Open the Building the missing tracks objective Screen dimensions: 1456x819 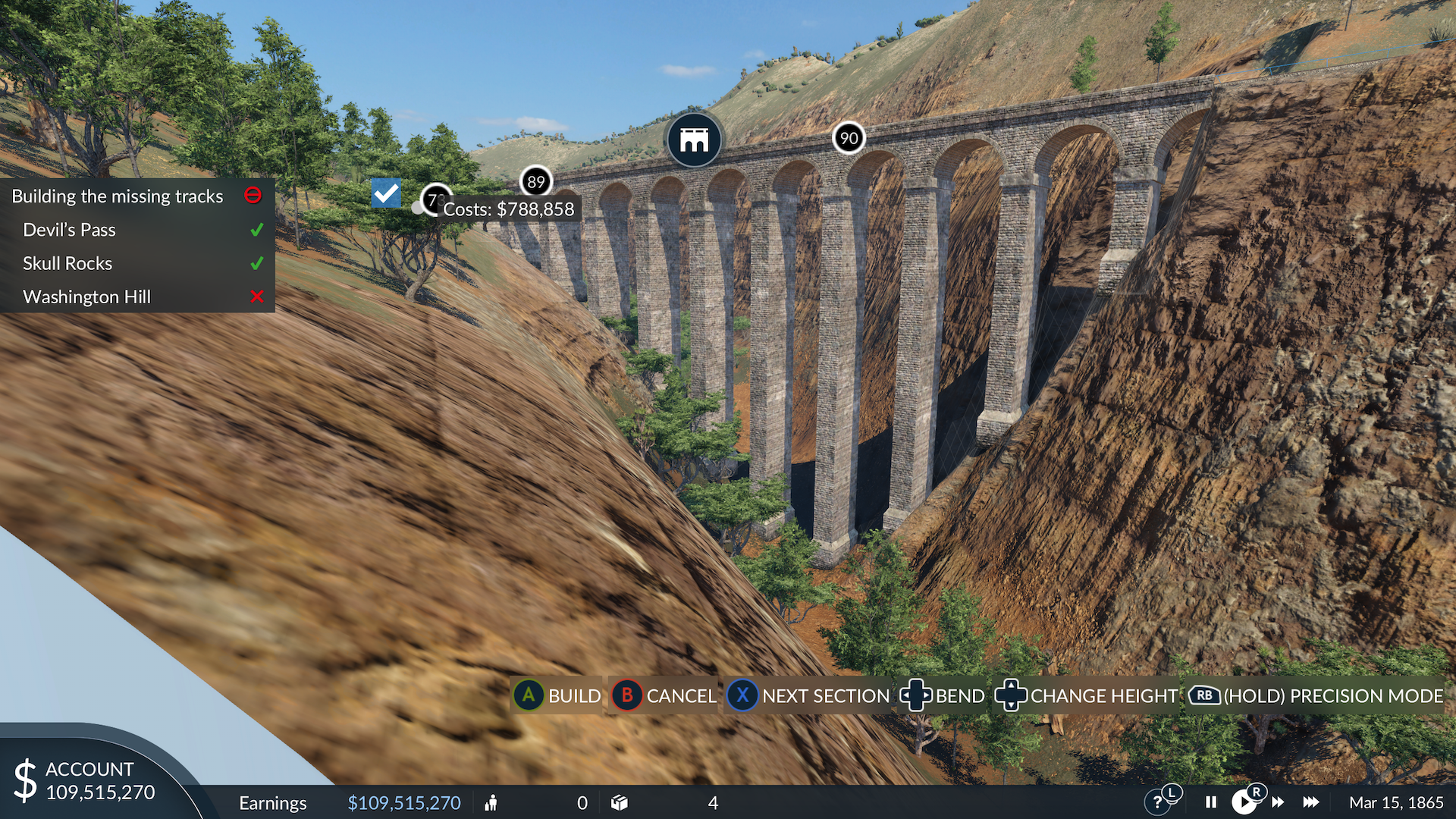coord(118,196)
